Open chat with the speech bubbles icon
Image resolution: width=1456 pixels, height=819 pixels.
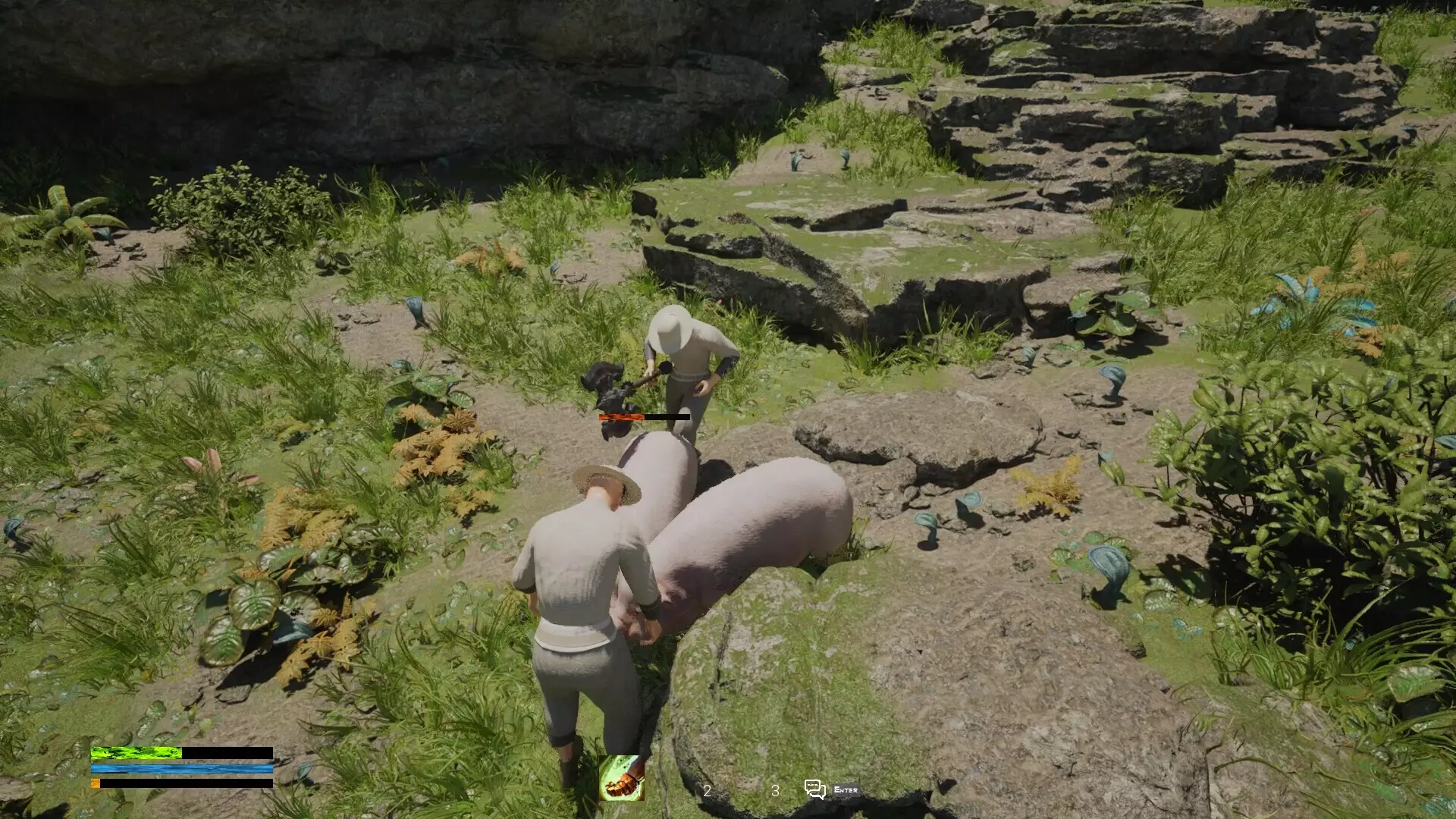click(x=815, y=789)
